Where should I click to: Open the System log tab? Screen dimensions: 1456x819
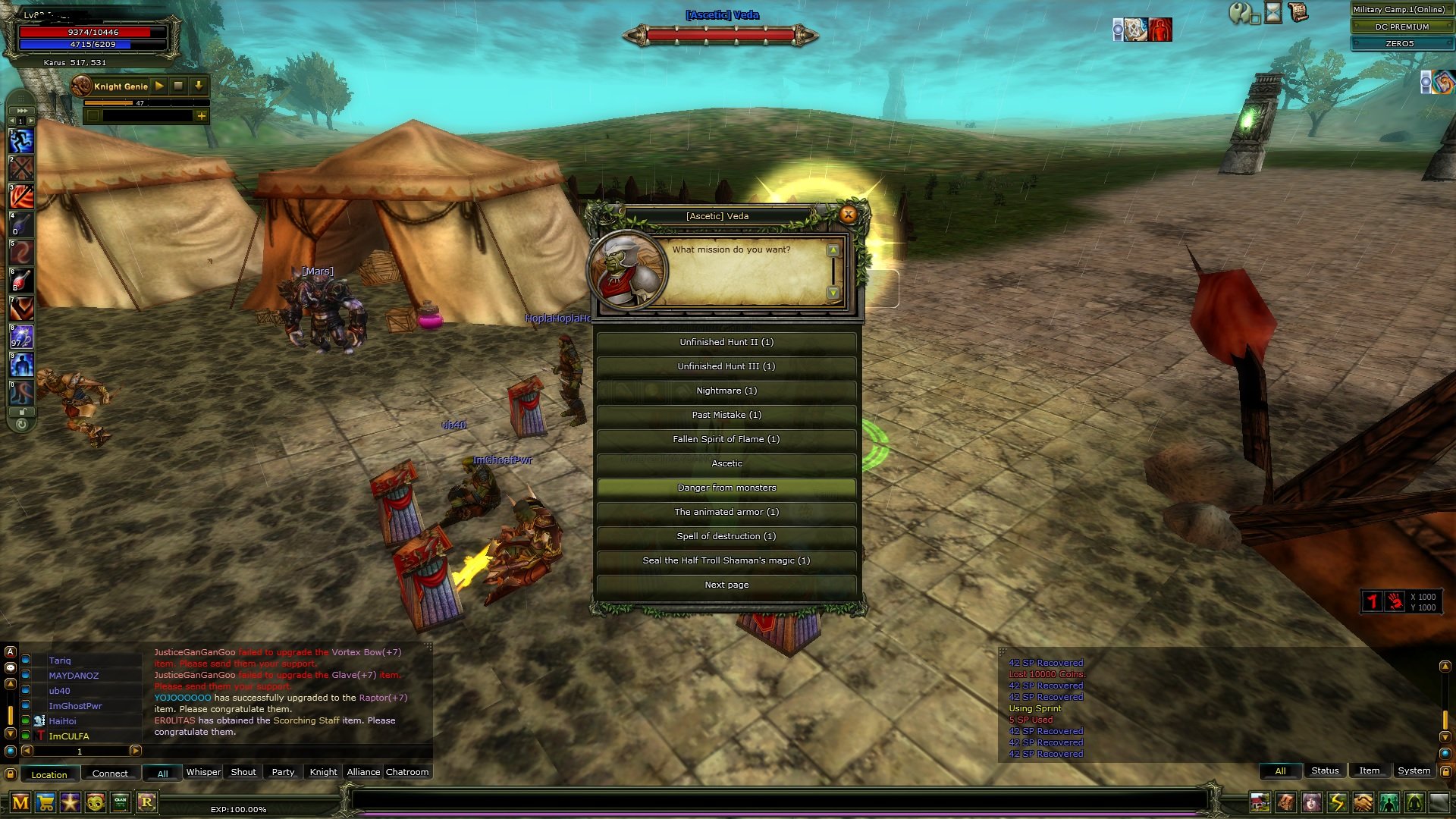click(x=1414, y=770)
